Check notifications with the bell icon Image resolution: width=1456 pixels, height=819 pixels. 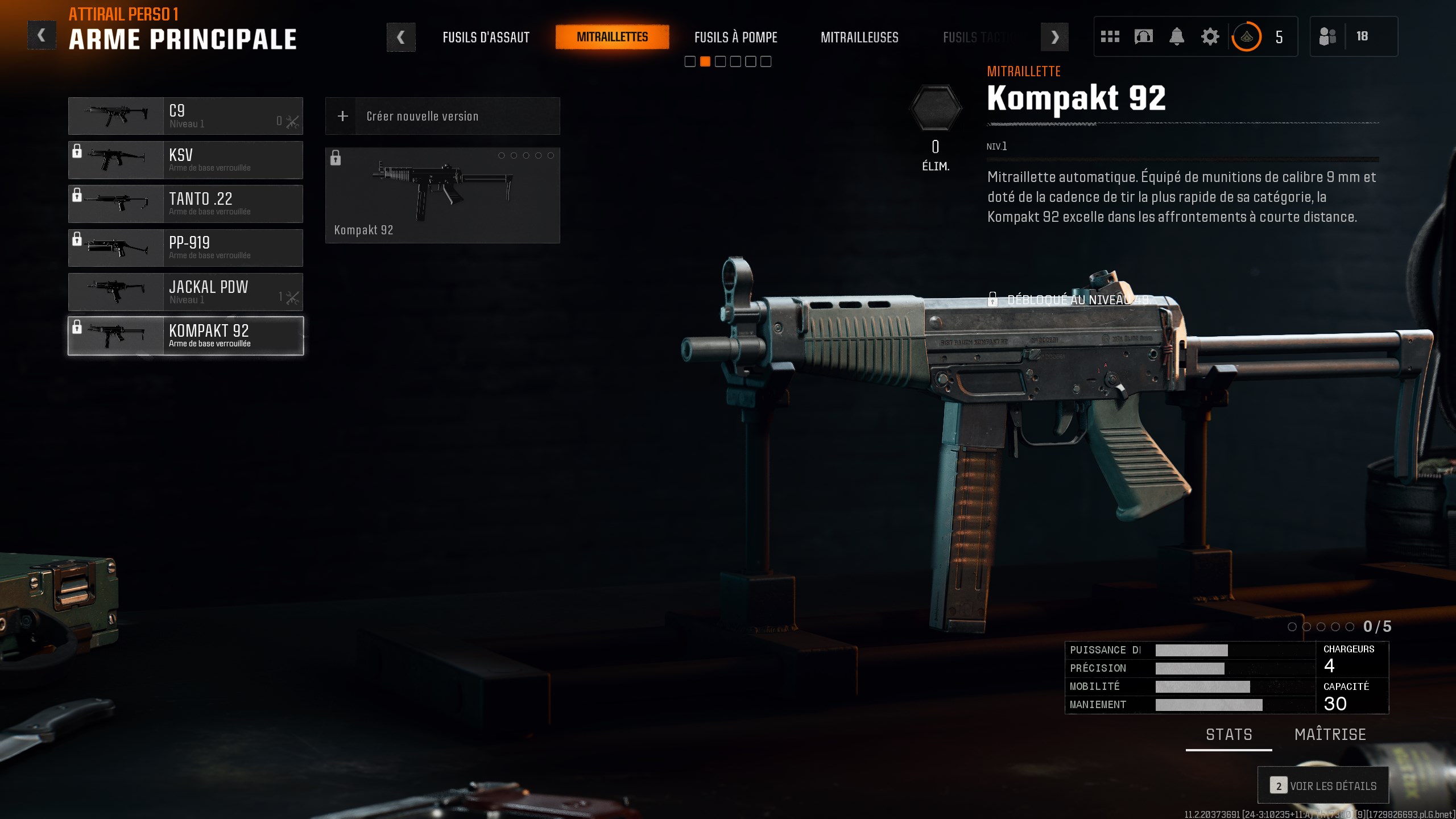click(x=1177, y=36)
